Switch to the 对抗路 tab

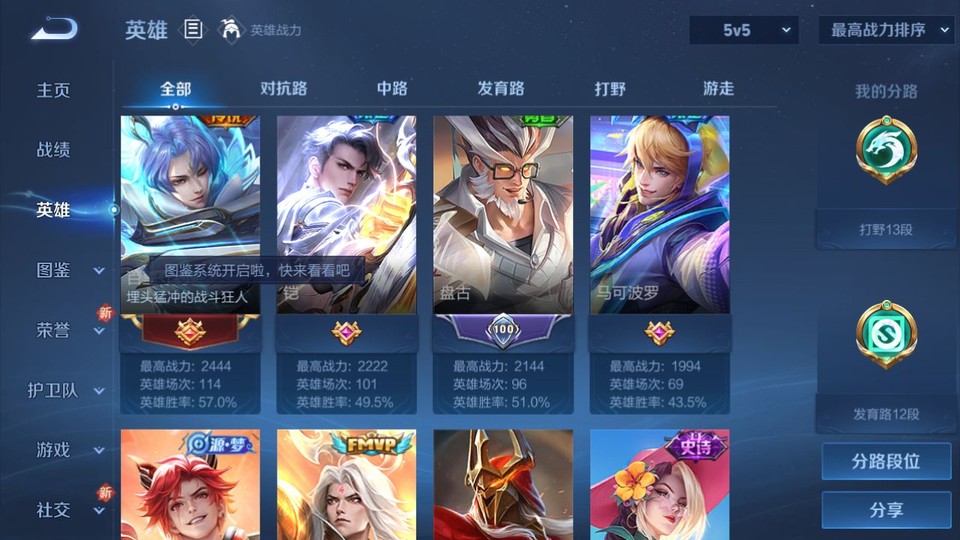click(284, 88)
